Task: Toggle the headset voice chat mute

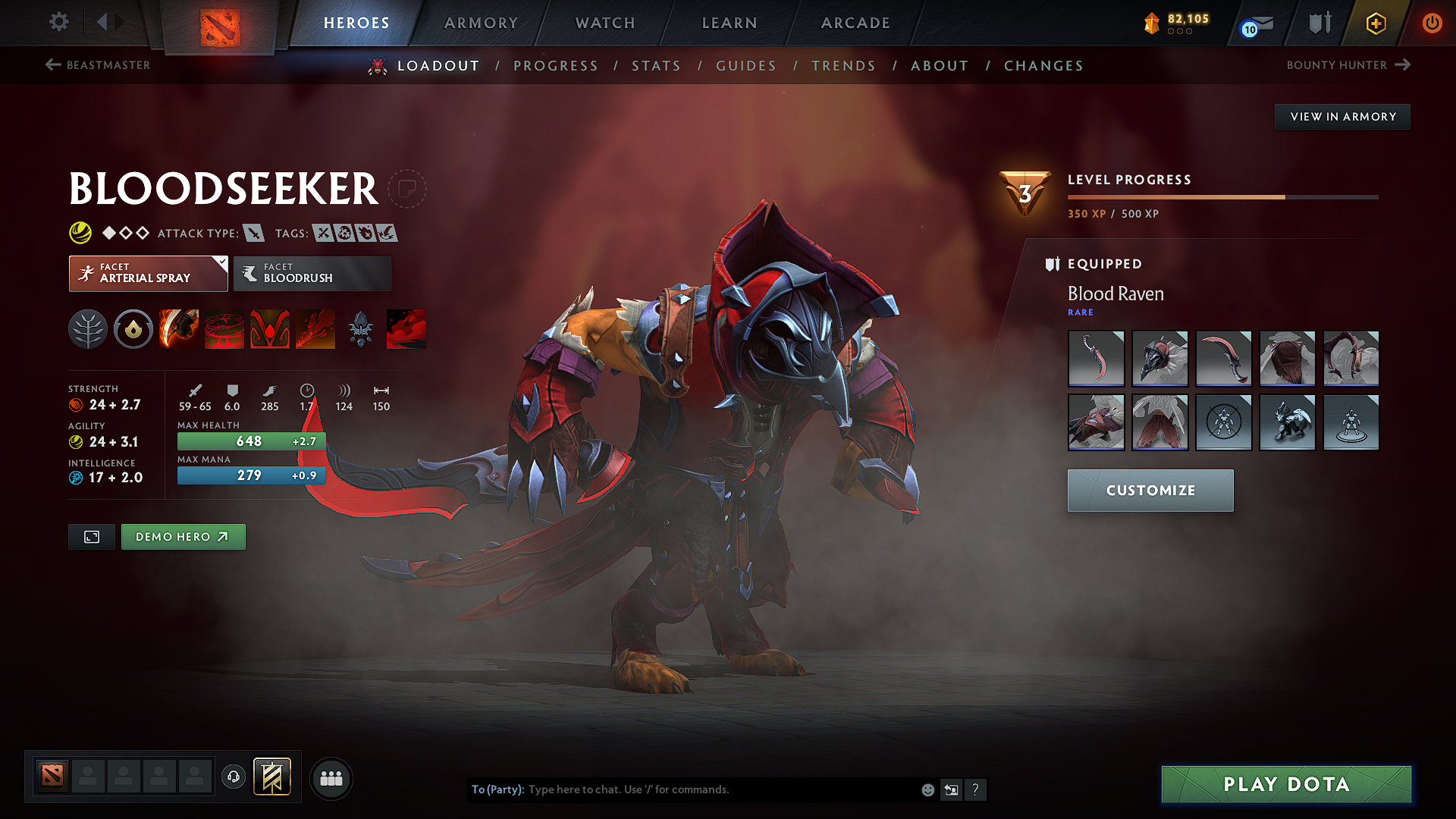Action: click(x=234, y=778)
